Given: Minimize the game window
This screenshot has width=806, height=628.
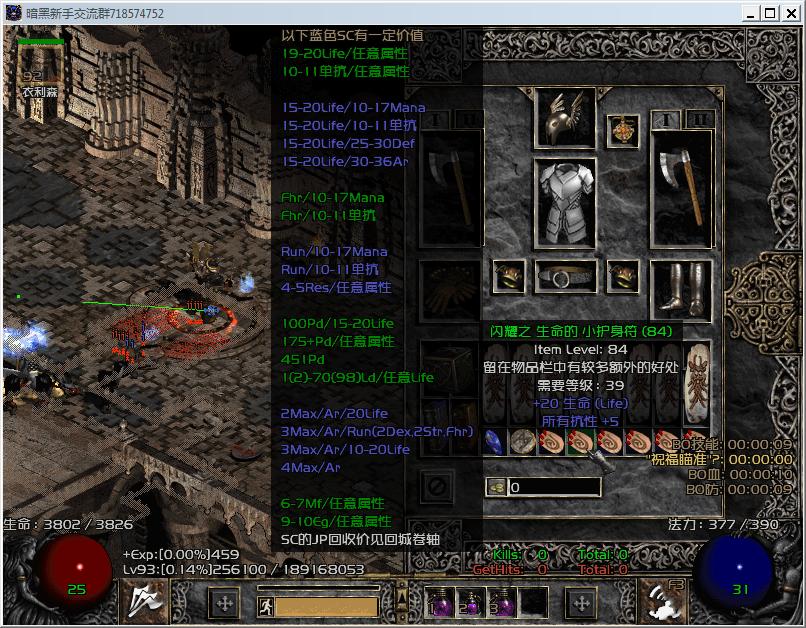Looking at the screenshot, I should click(749, 13).
